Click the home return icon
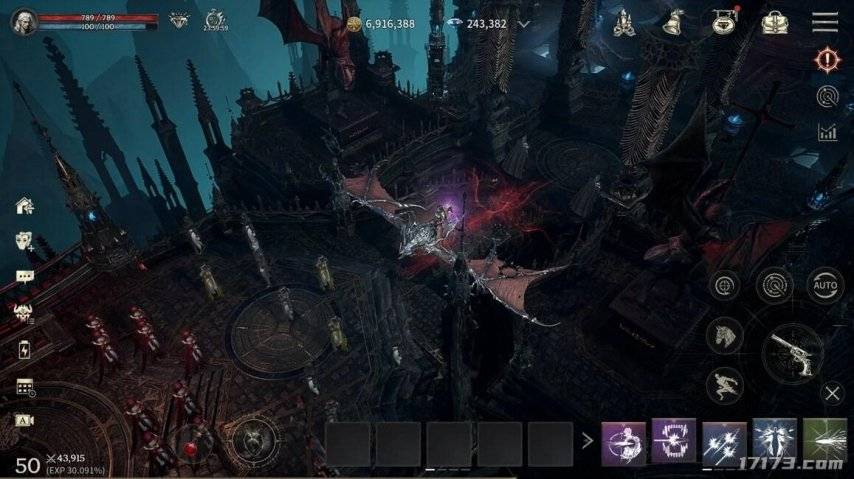The height and width of the screenshot is (479, 854). (x=25, y=206)
